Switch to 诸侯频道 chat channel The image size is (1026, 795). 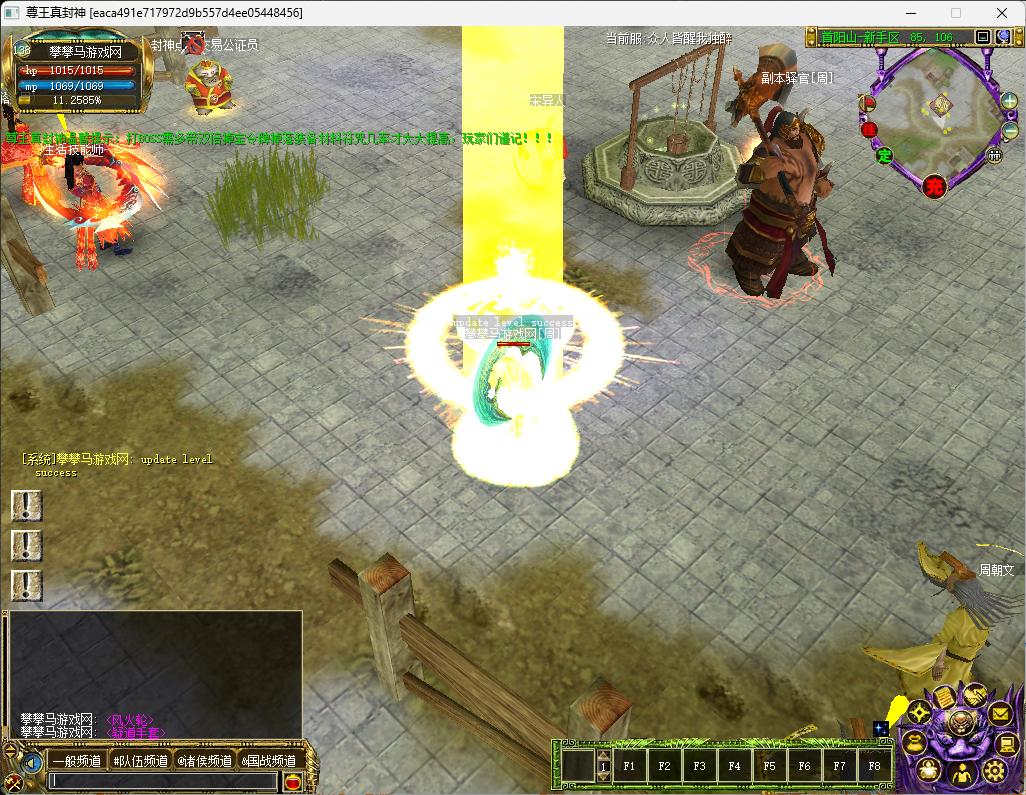(204, 761)
